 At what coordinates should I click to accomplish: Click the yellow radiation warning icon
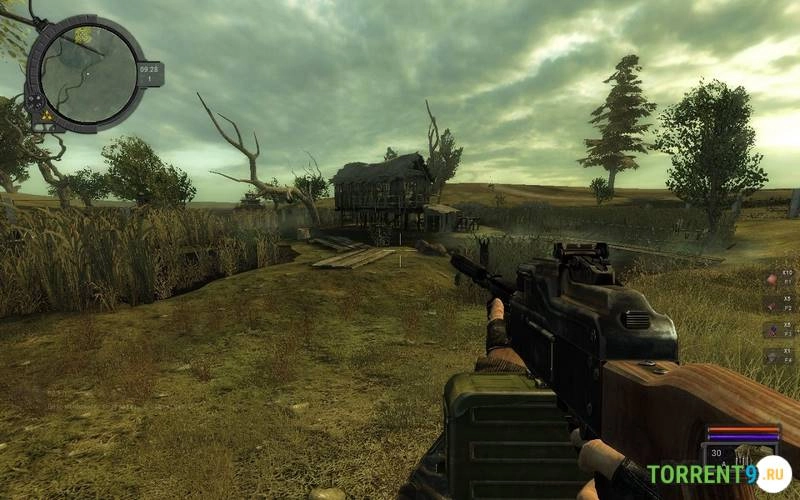tap(46, 116)
